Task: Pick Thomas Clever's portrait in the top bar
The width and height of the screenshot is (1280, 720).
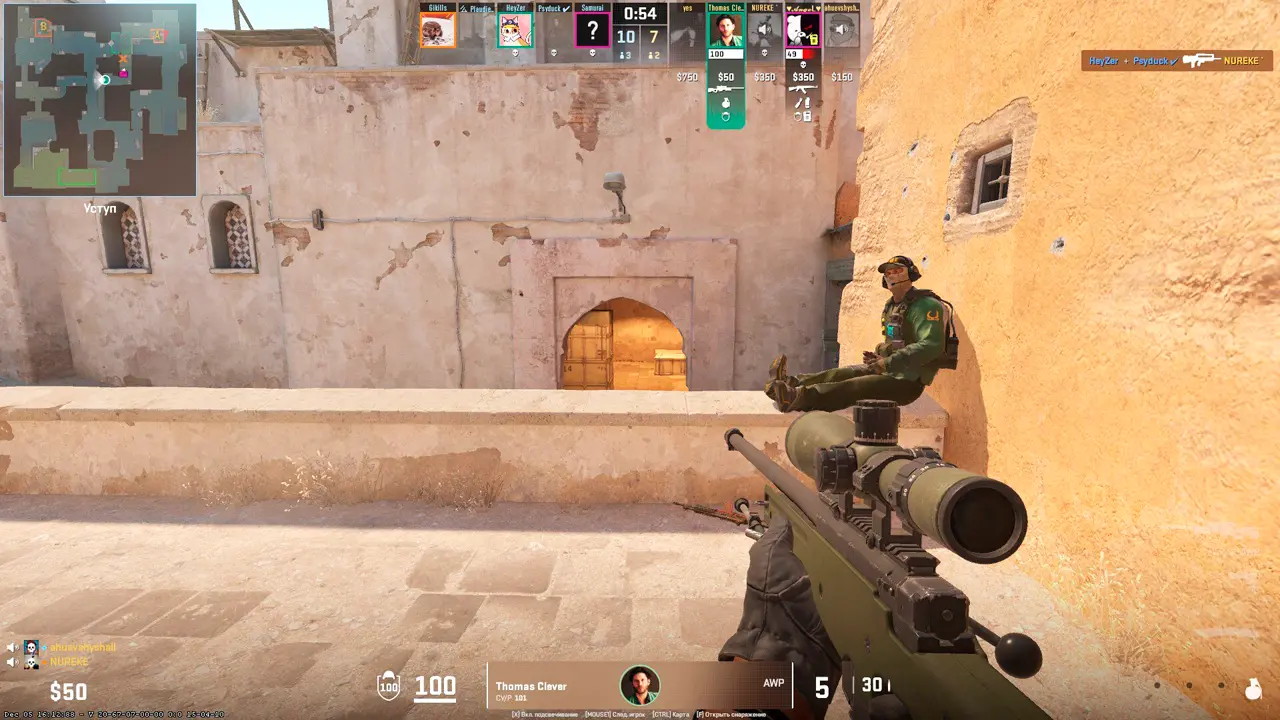Action: (x=726, y=30)
